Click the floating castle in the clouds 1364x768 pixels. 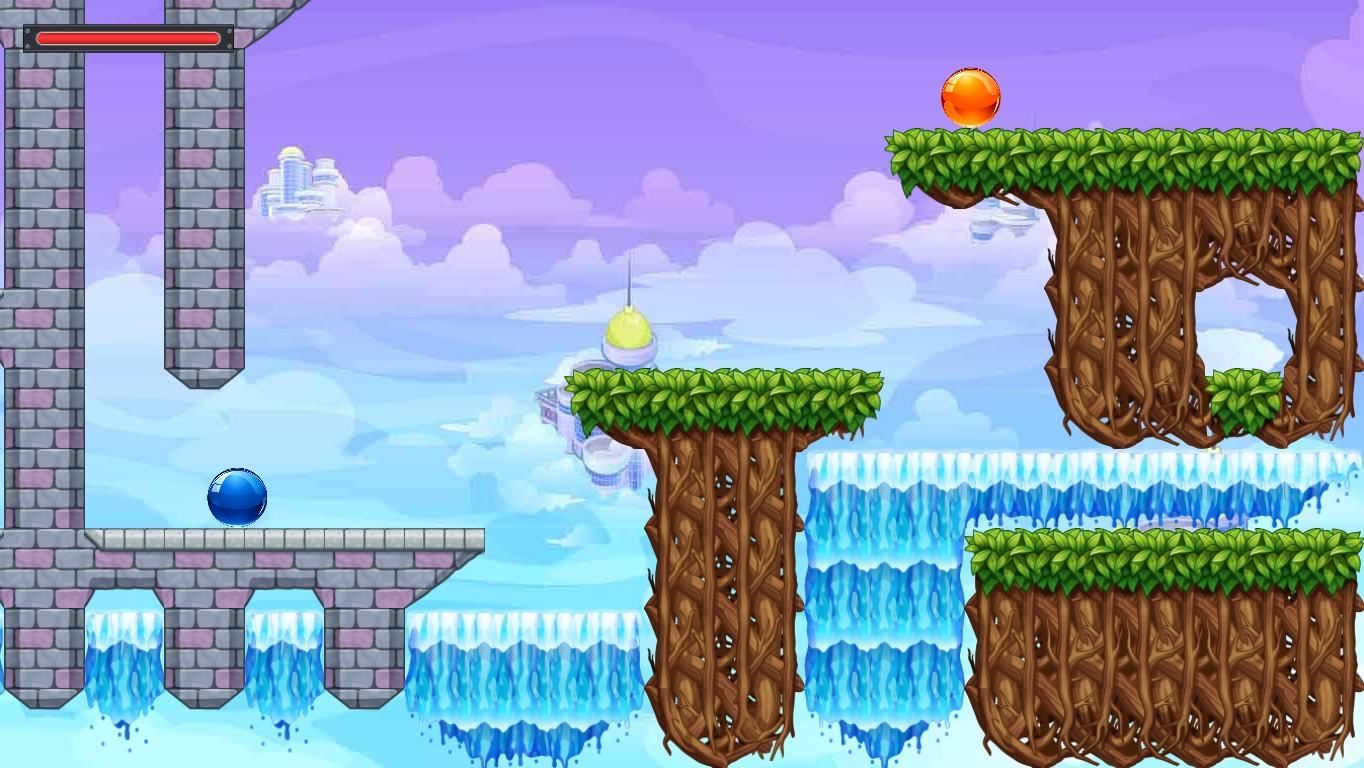298,180
